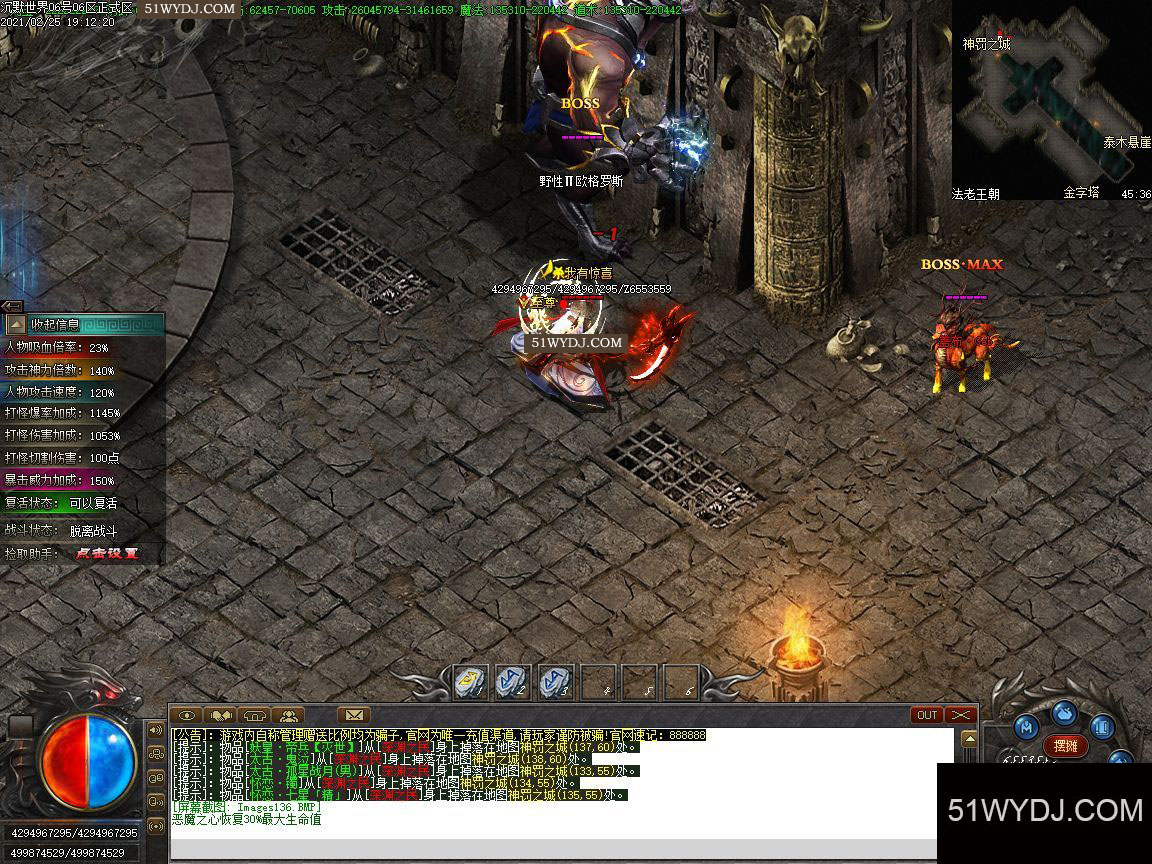Select the group members icon chat tab

(x=289, y=715)
